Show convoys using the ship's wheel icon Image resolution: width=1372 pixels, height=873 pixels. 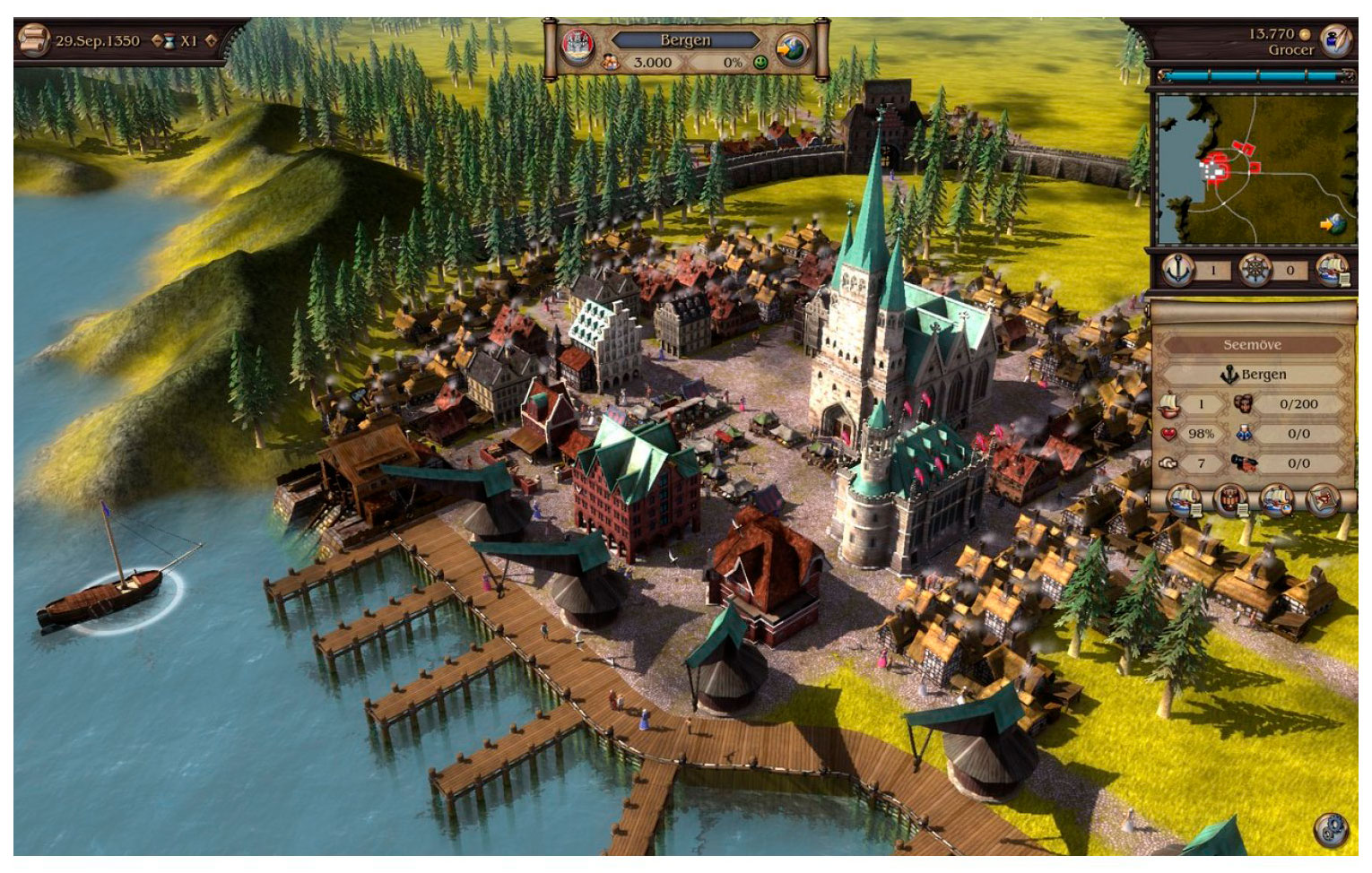click(1255, 269)
